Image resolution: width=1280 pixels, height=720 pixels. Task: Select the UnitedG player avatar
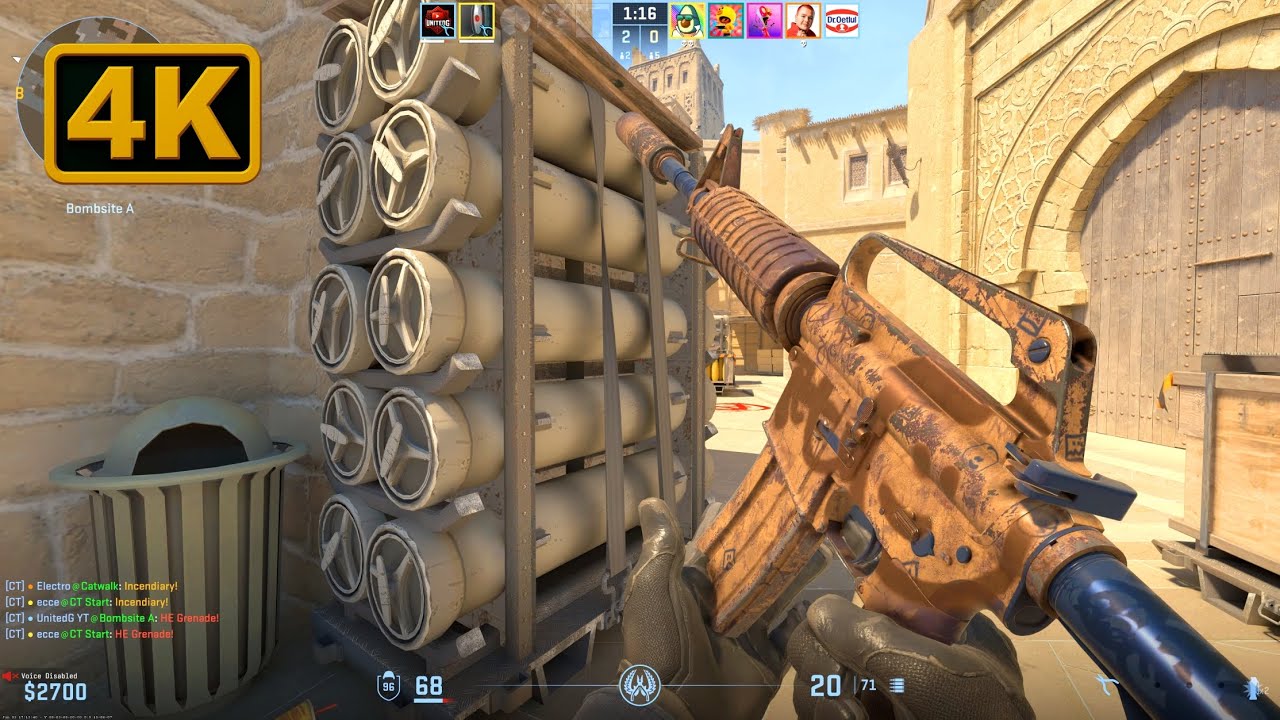pos(437,21)
